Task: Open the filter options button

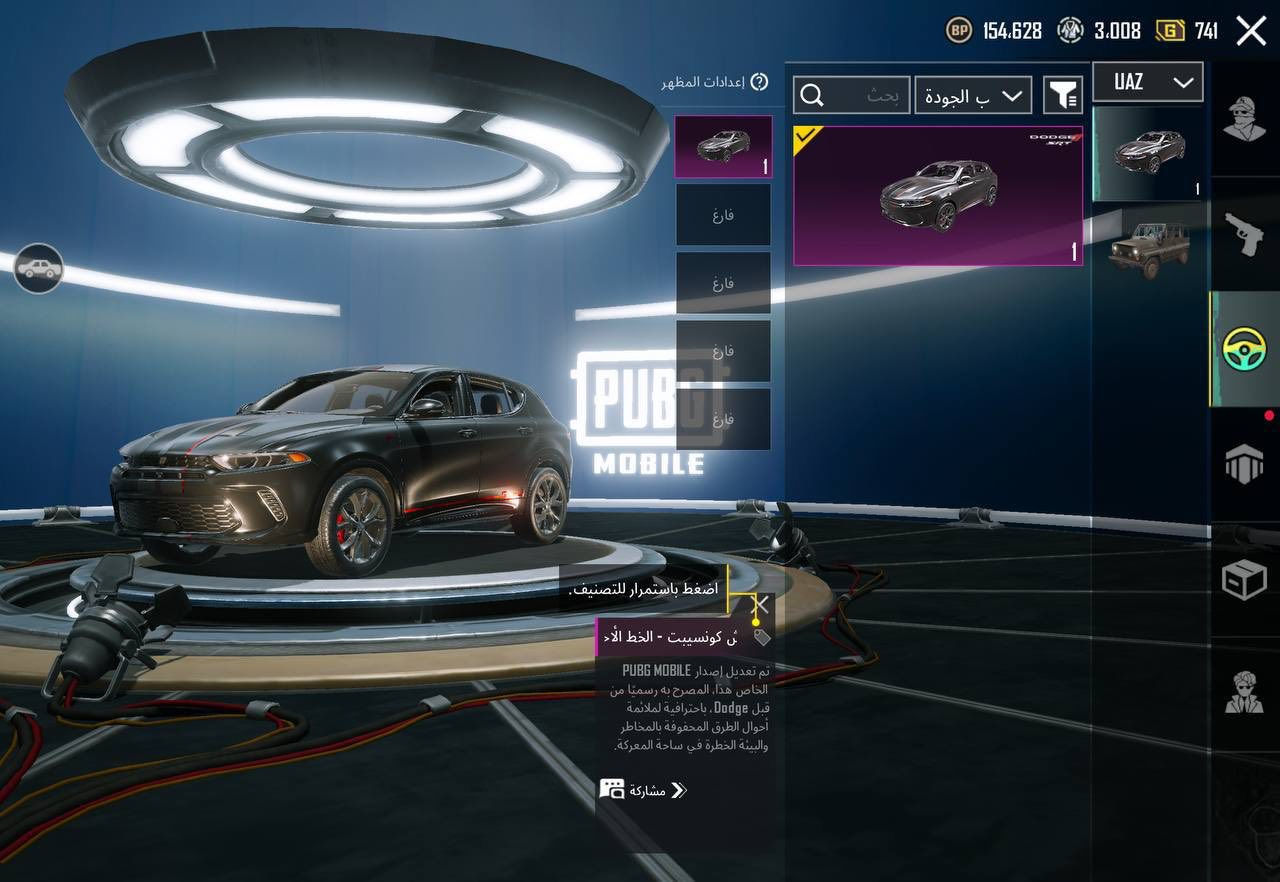Action: click(x=1063, y=95)
